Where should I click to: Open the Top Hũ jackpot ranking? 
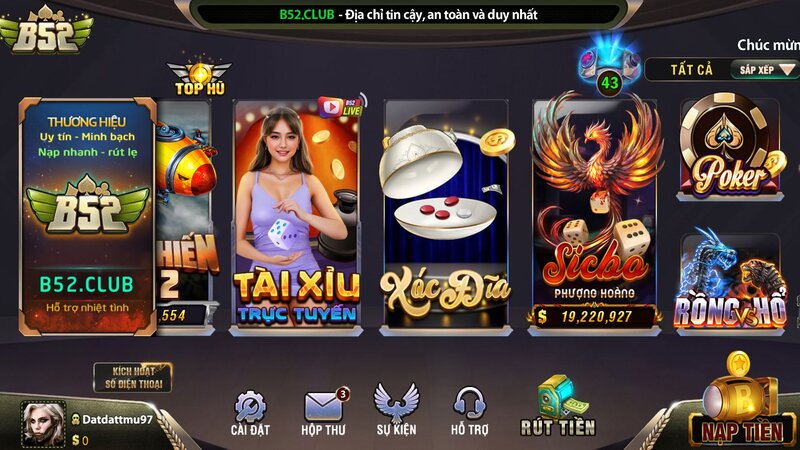200,79
